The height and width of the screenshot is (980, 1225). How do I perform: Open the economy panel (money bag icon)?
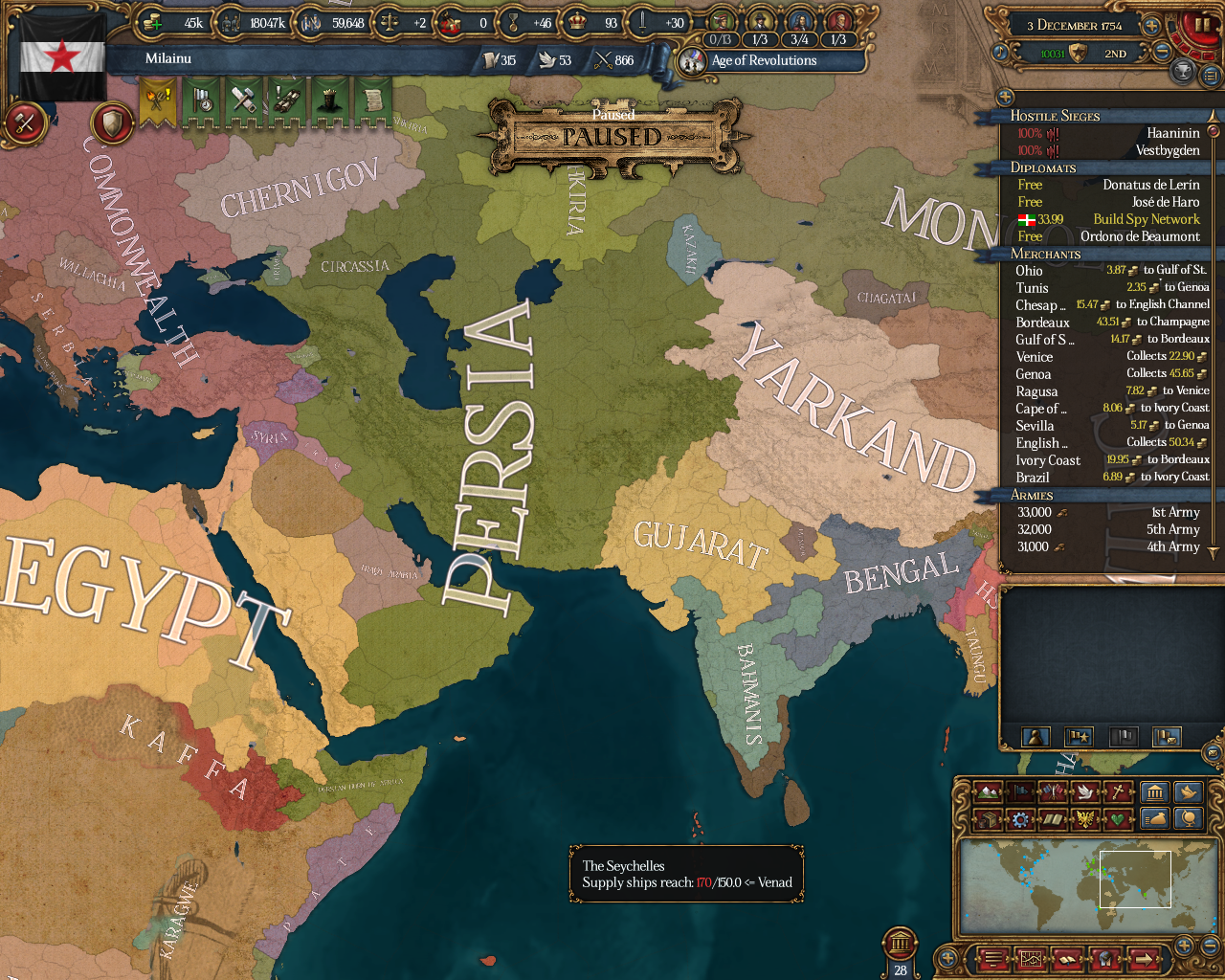1155,819
